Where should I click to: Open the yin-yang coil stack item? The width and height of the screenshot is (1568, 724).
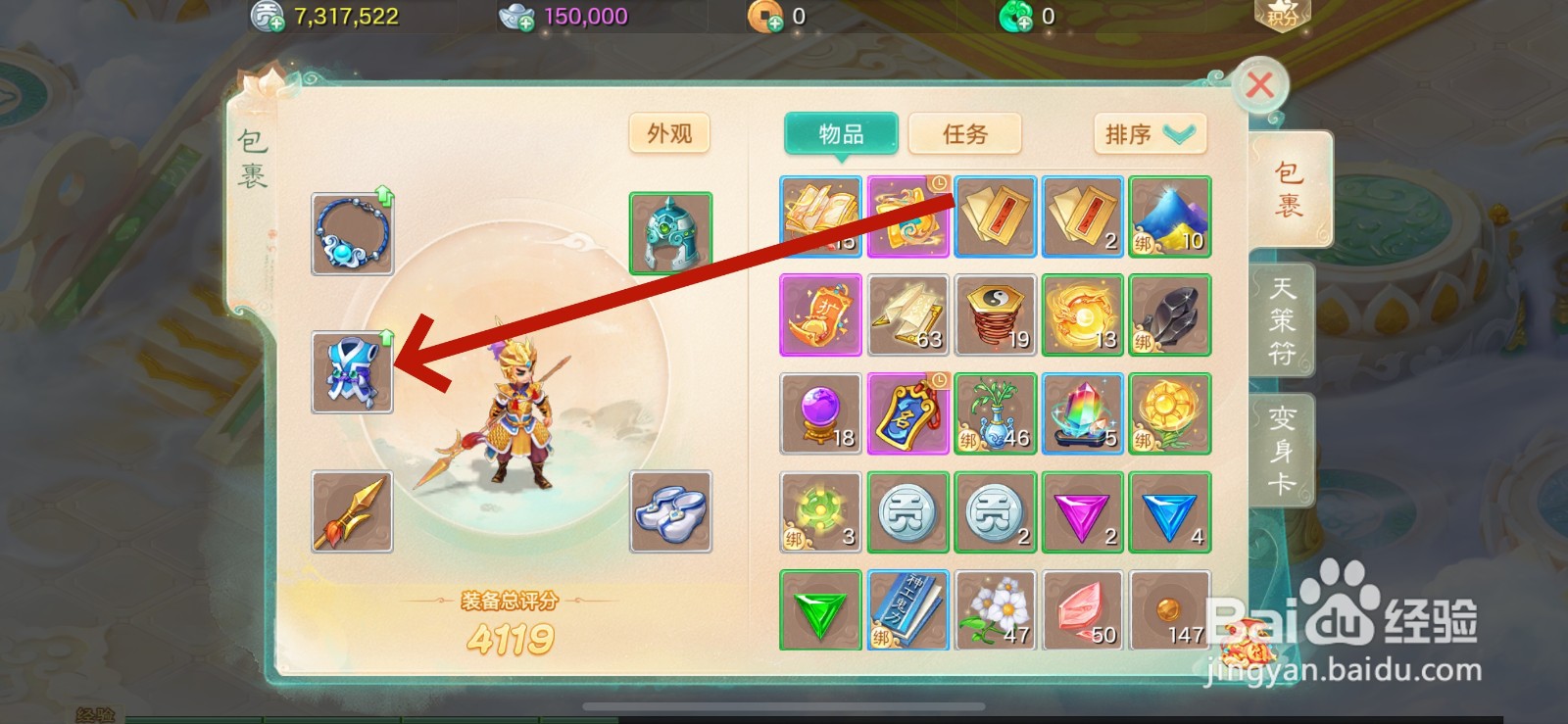pos(995,315)
